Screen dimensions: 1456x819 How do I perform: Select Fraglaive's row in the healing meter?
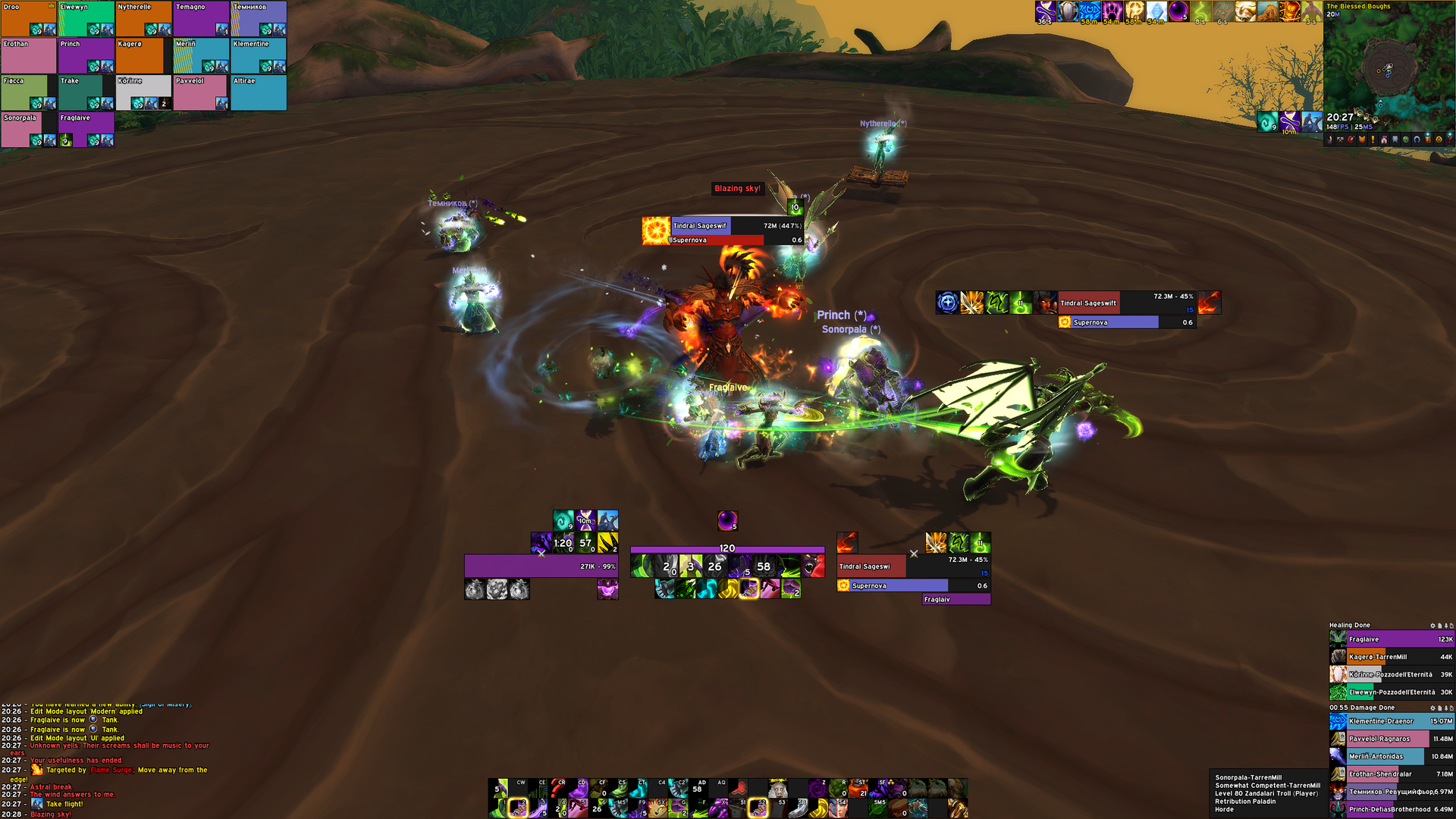(1392, 639)
